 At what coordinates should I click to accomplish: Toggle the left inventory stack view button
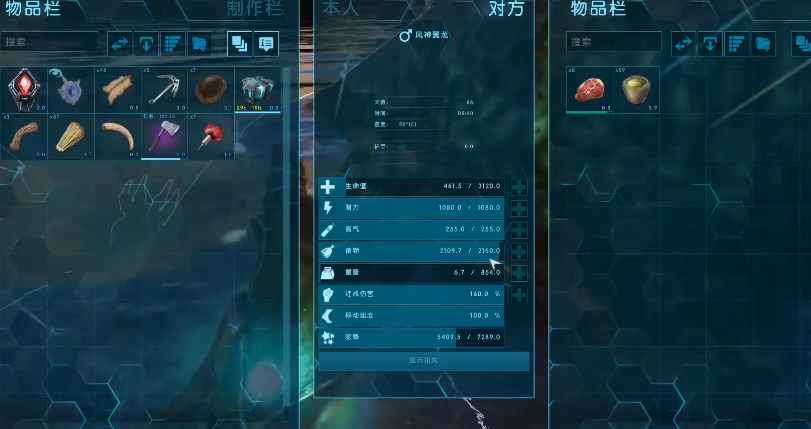[240, 43]
